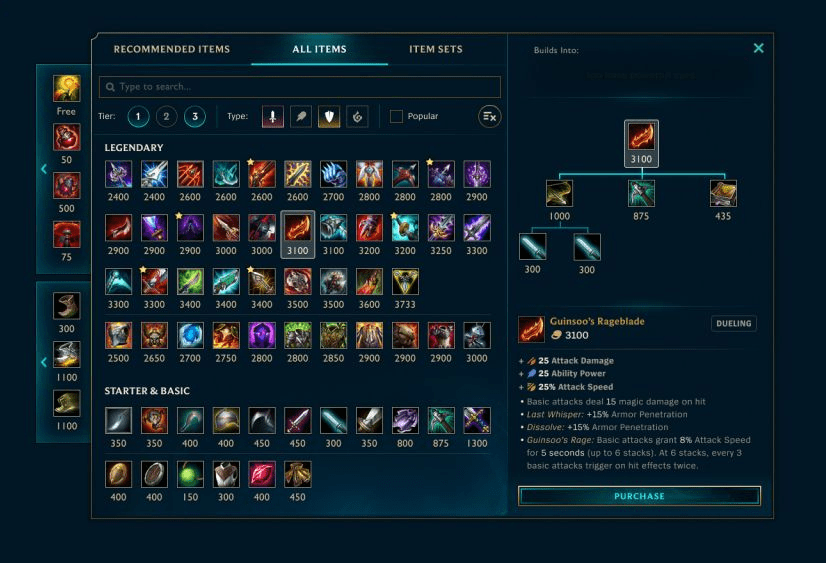This screenshot has width=826, height=563.
Task: Select the Free item in sidebar
Action: pyautogui.click(x=66, y=89)
